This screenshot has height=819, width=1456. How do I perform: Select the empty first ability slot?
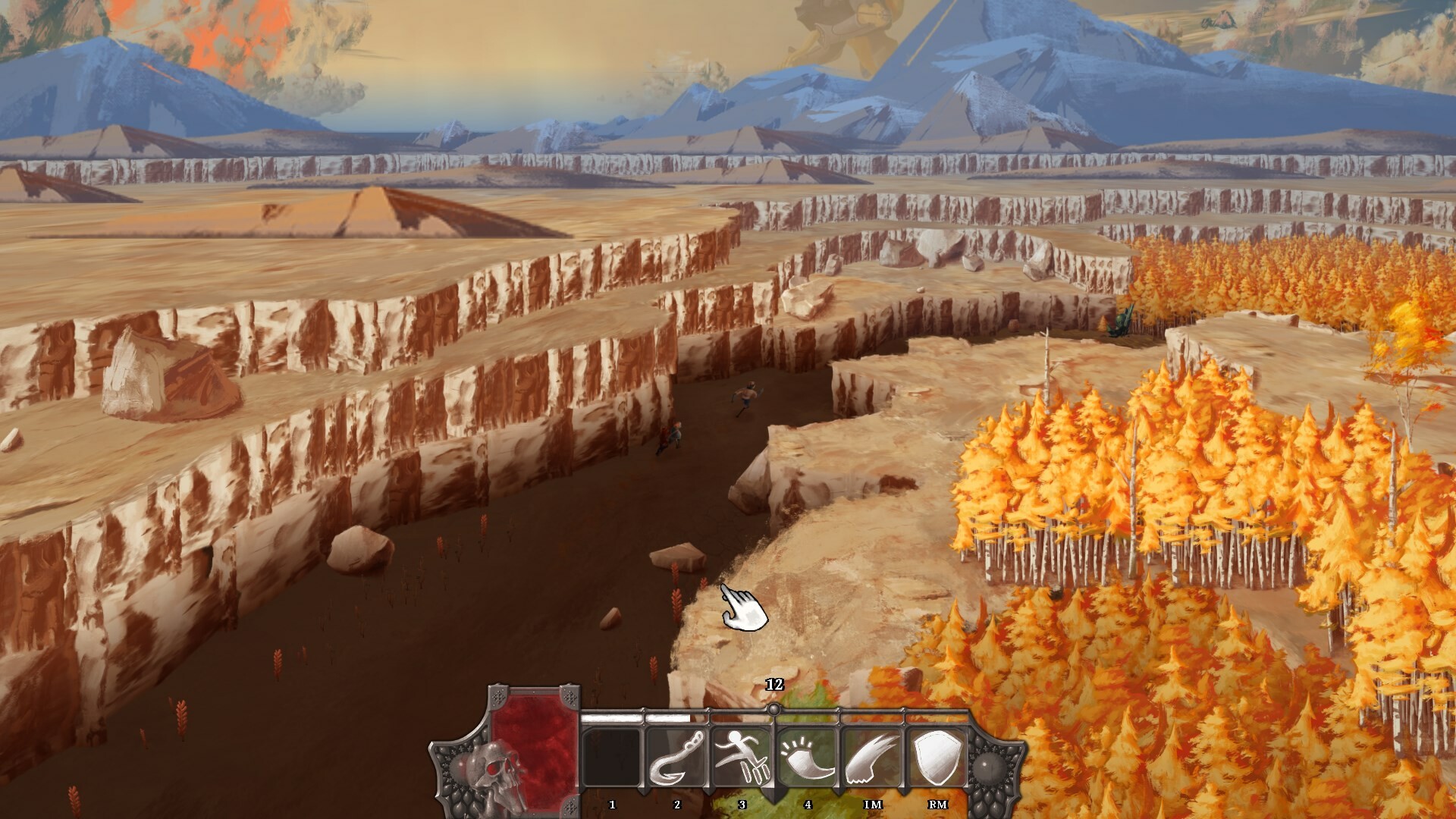click(612, 758)
